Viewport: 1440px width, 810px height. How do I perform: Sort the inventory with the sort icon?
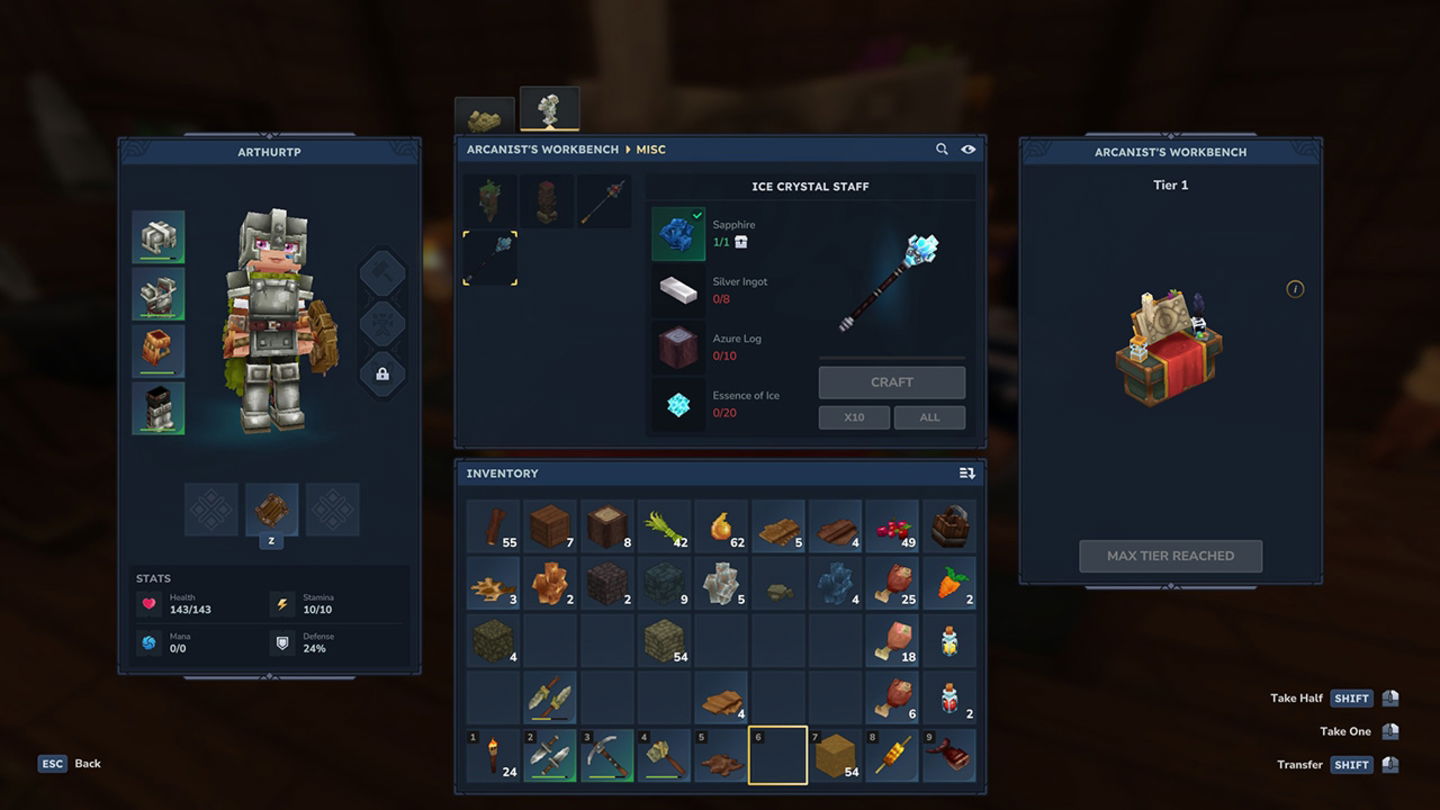coord(966,473)
